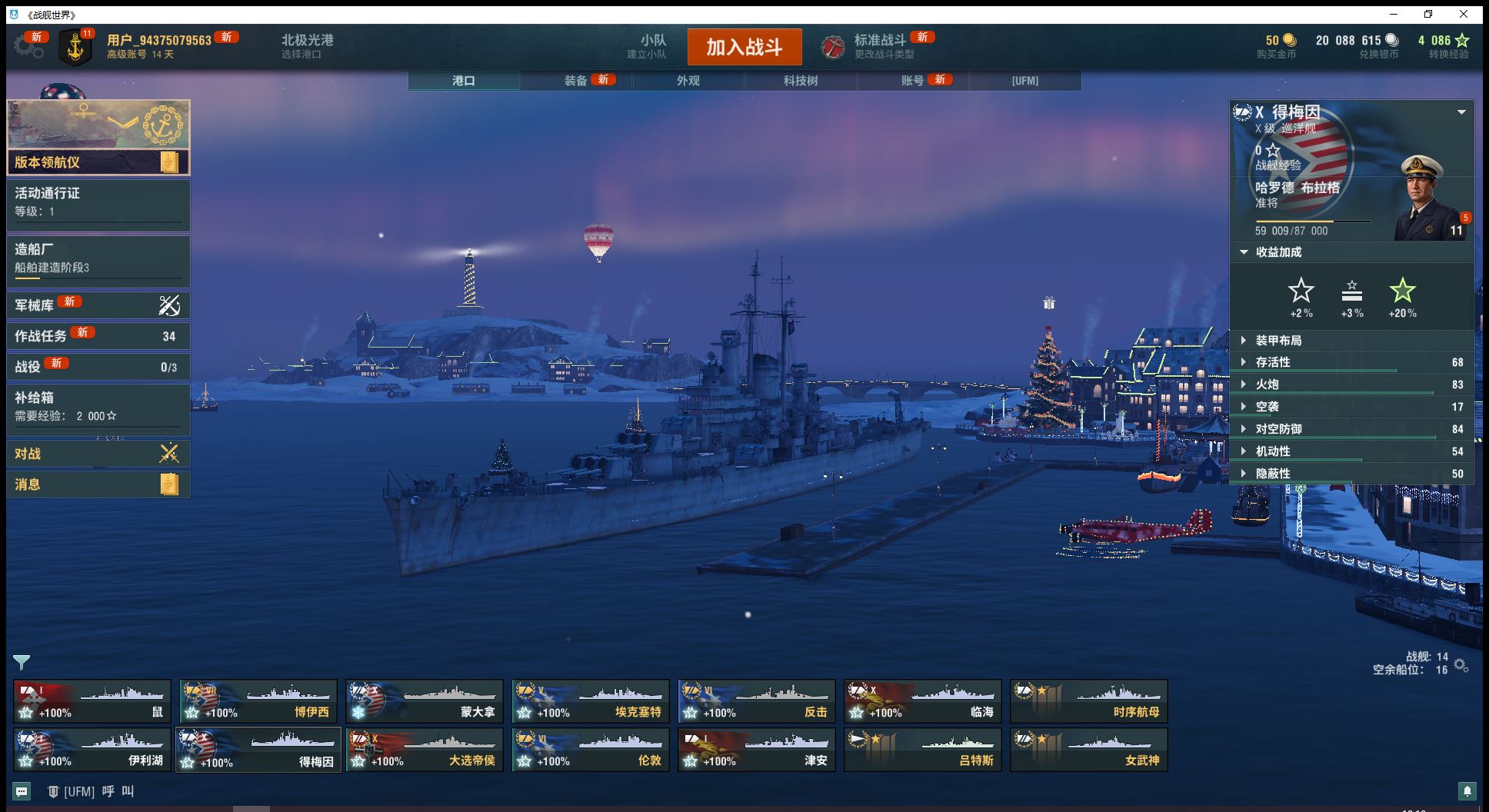Click the 加入战斗 battle button

pyautogui.click(x=744, y=47)
